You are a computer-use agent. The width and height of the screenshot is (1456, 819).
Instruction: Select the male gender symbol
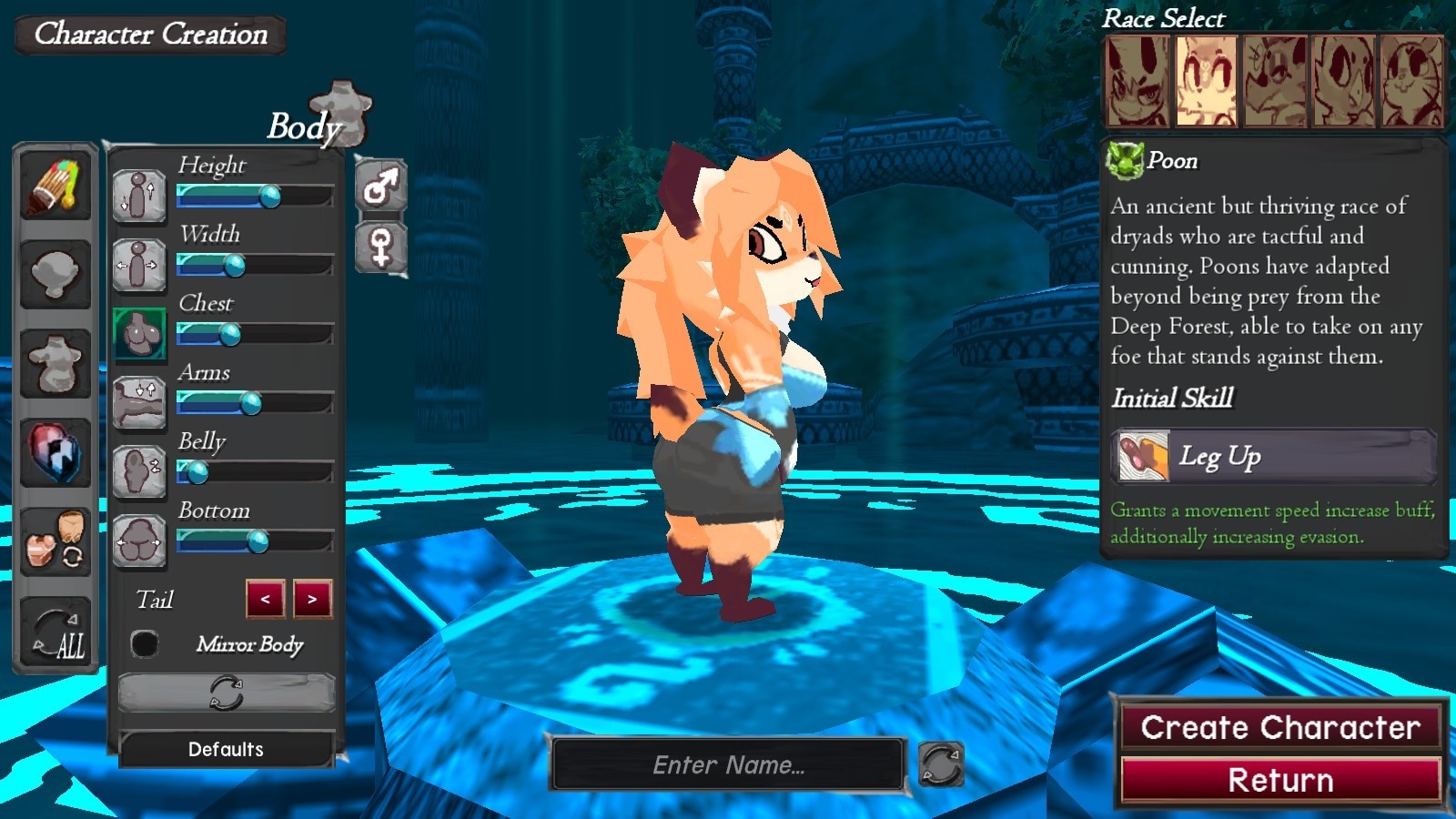point(380,186)
